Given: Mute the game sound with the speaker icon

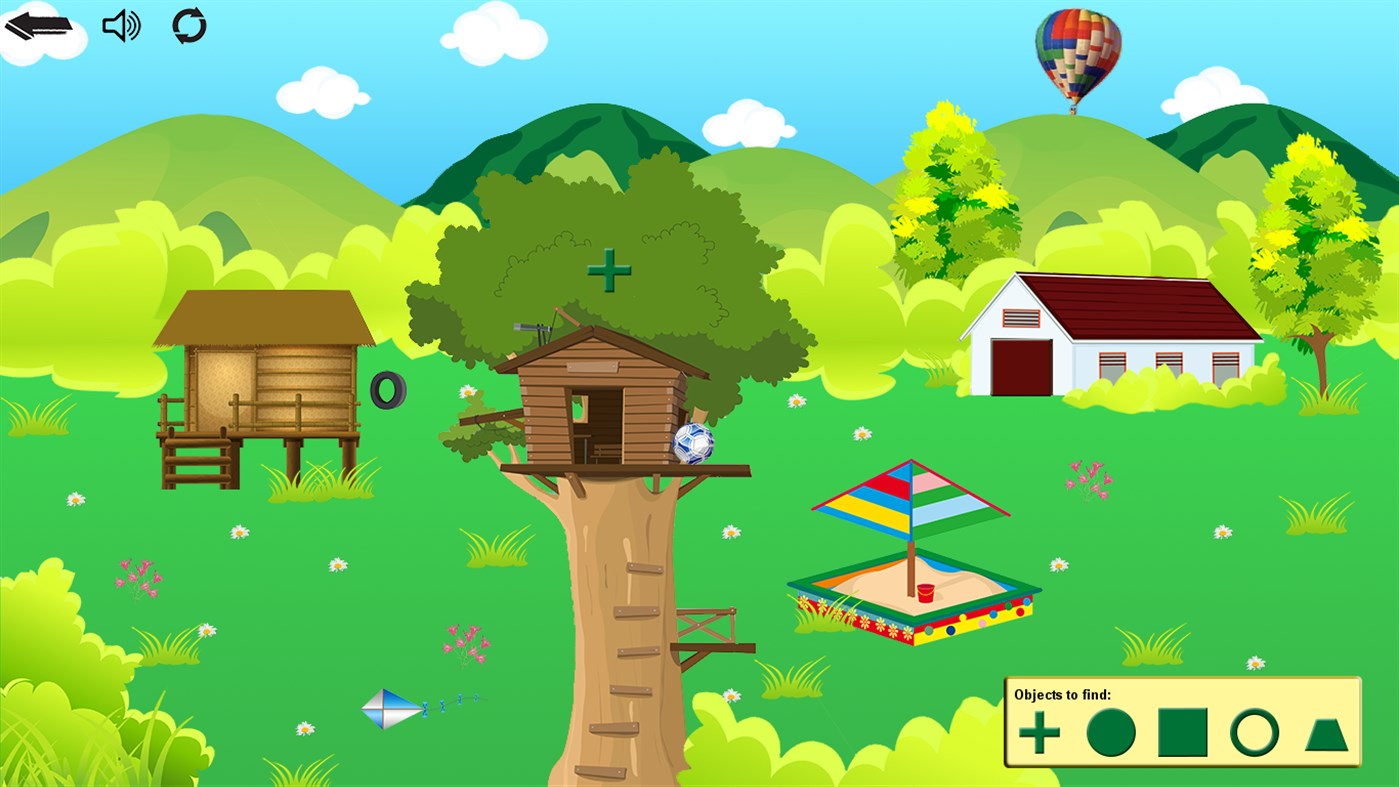Looking at the screenshot, I should (x=119, y=25).
